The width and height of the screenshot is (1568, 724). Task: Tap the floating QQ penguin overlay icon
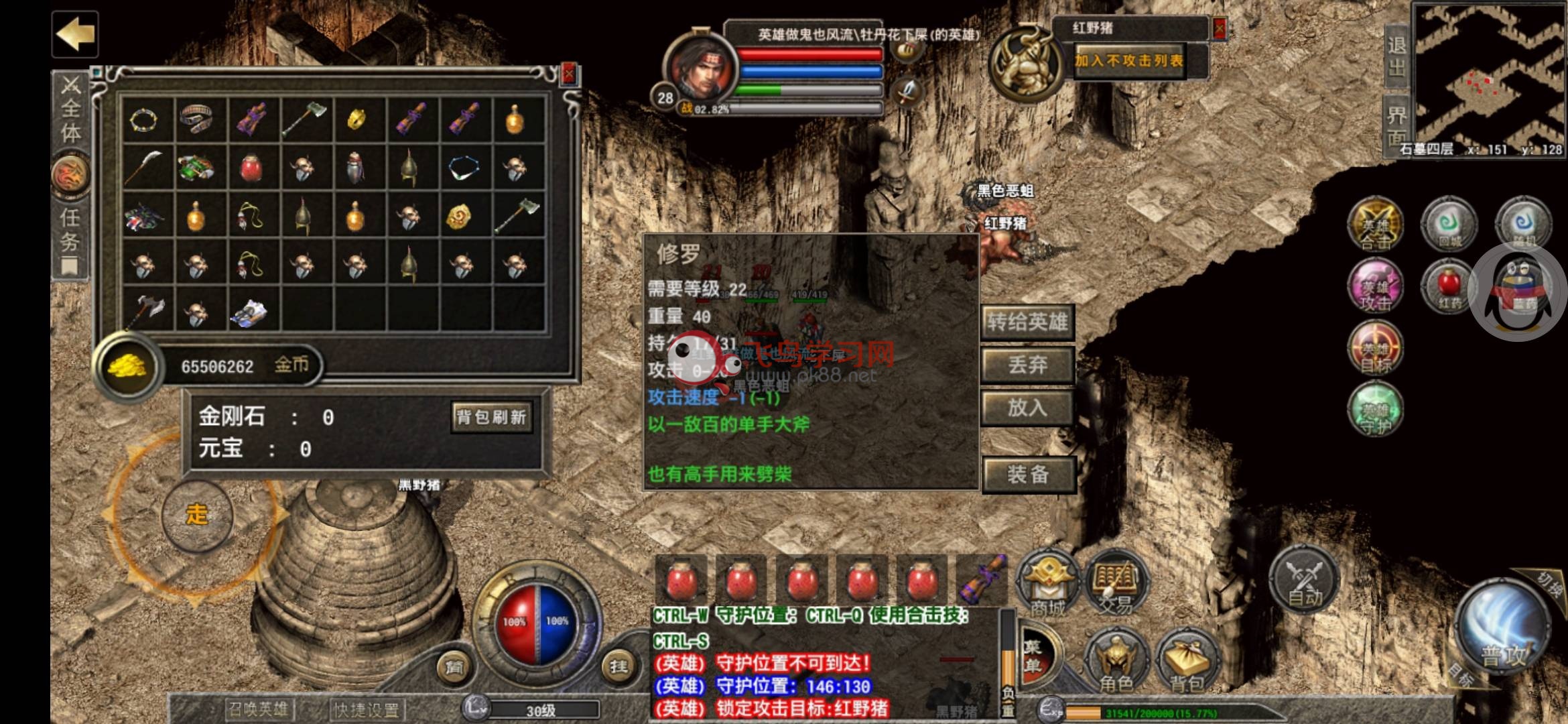pyautogui.click(x=1518, y=293)
